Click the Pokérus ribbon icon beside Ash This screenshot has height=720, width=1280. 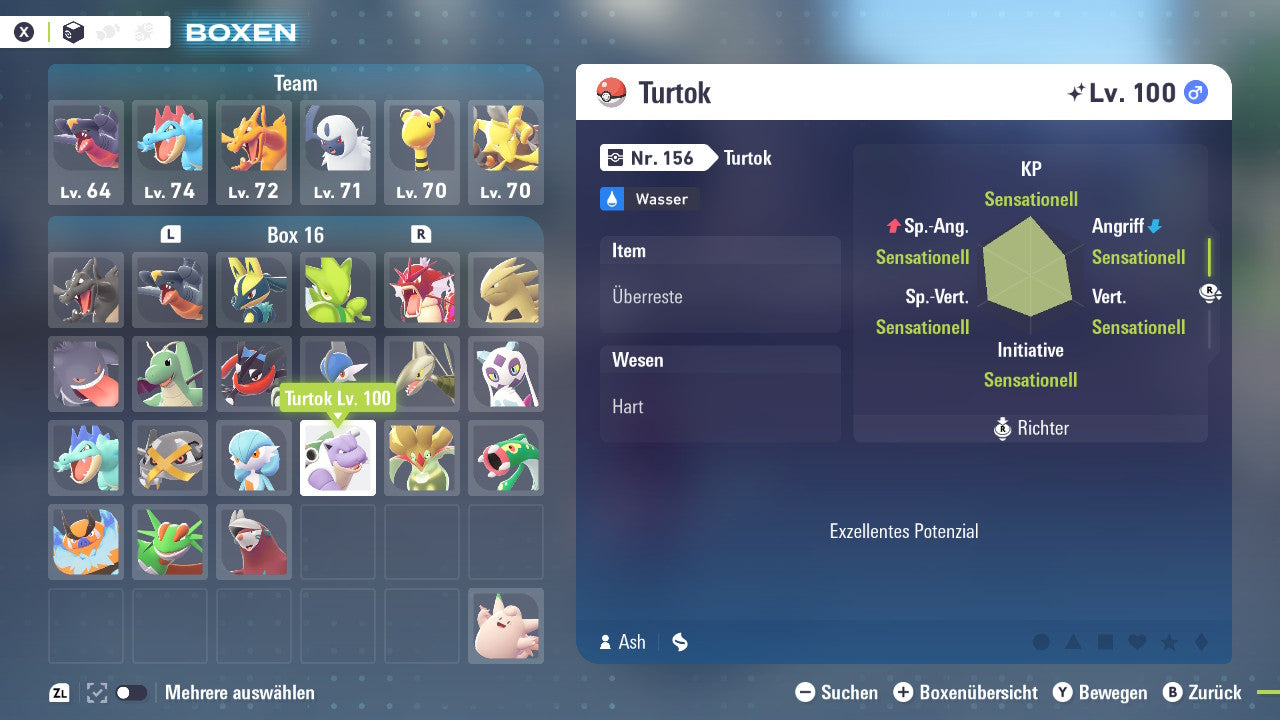tap(680, 642)
